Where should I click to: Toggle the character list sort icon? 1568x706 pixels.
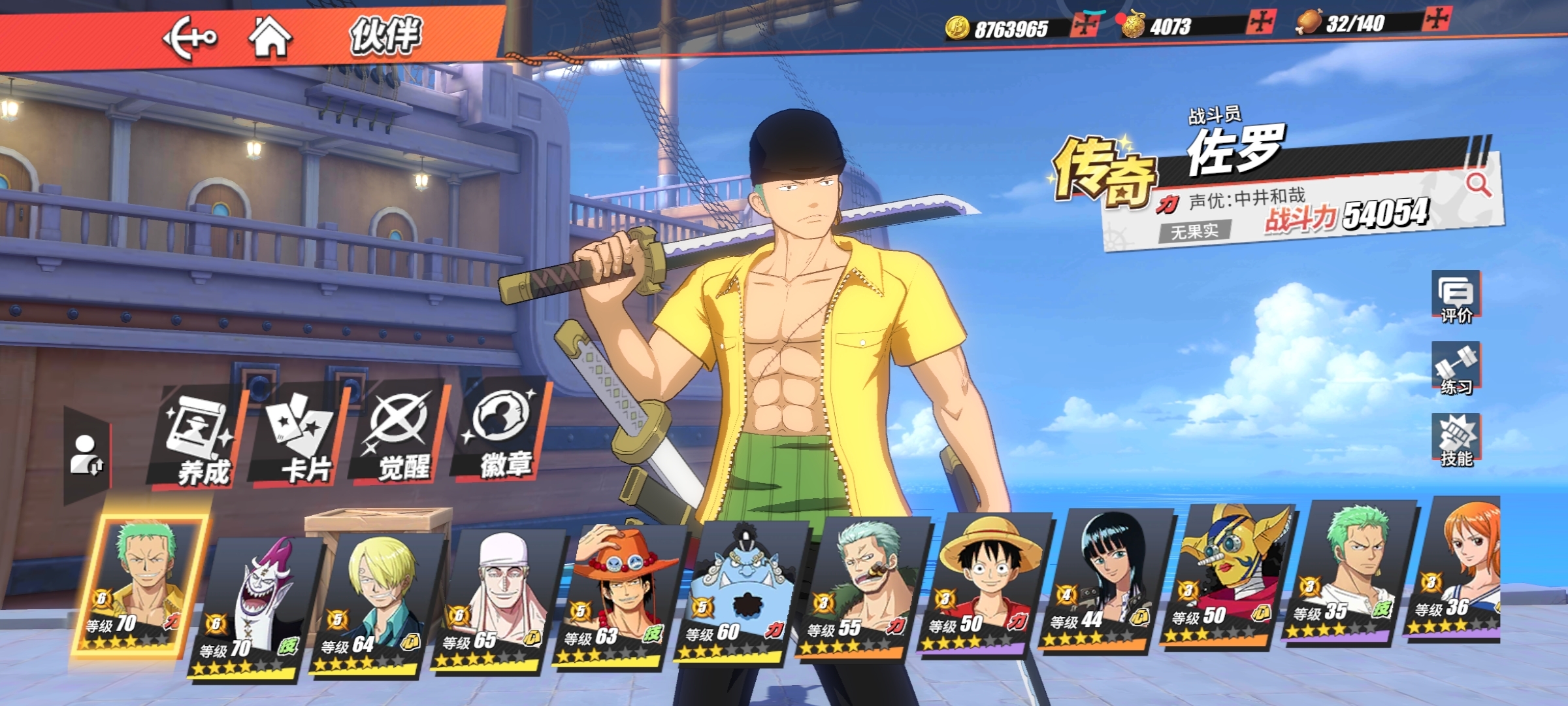pyautogui.click(x=86, y=455)
